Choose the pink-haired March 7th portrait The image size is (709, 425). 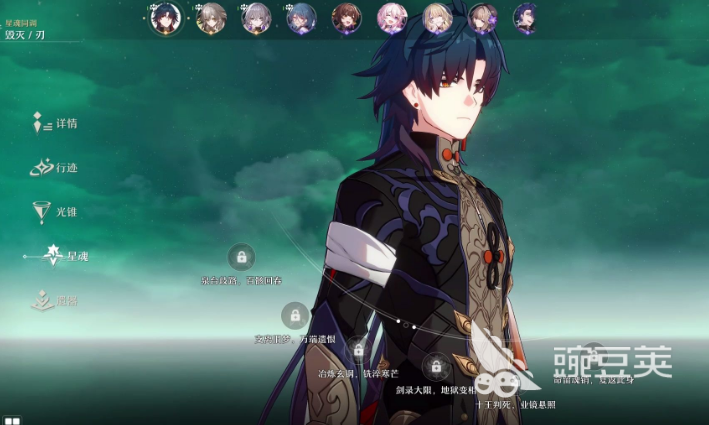pos(391,17)
